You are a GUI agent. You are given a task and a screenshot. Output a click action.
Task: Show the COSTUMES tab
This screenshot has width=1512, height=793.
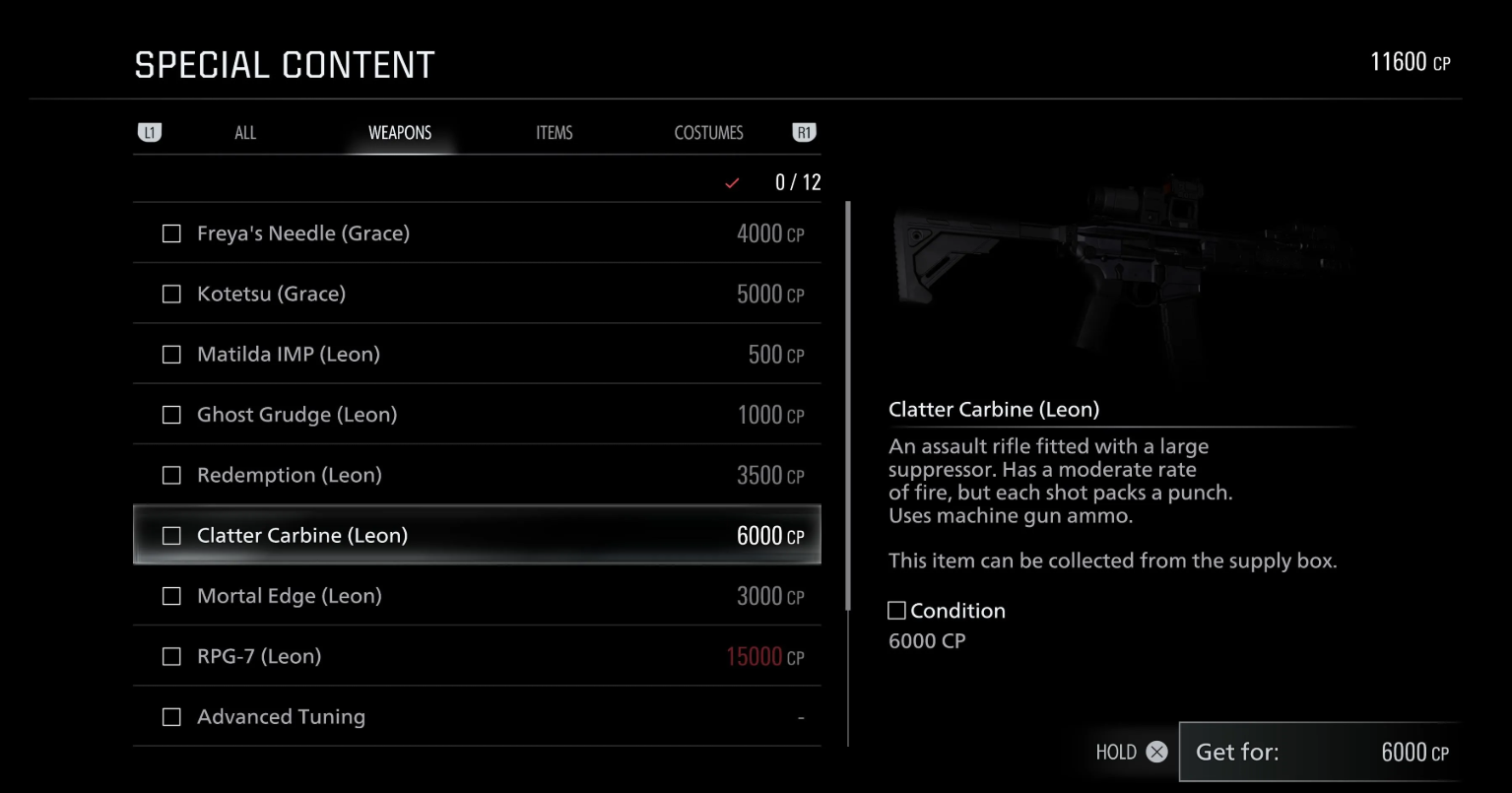pos(708,133)
